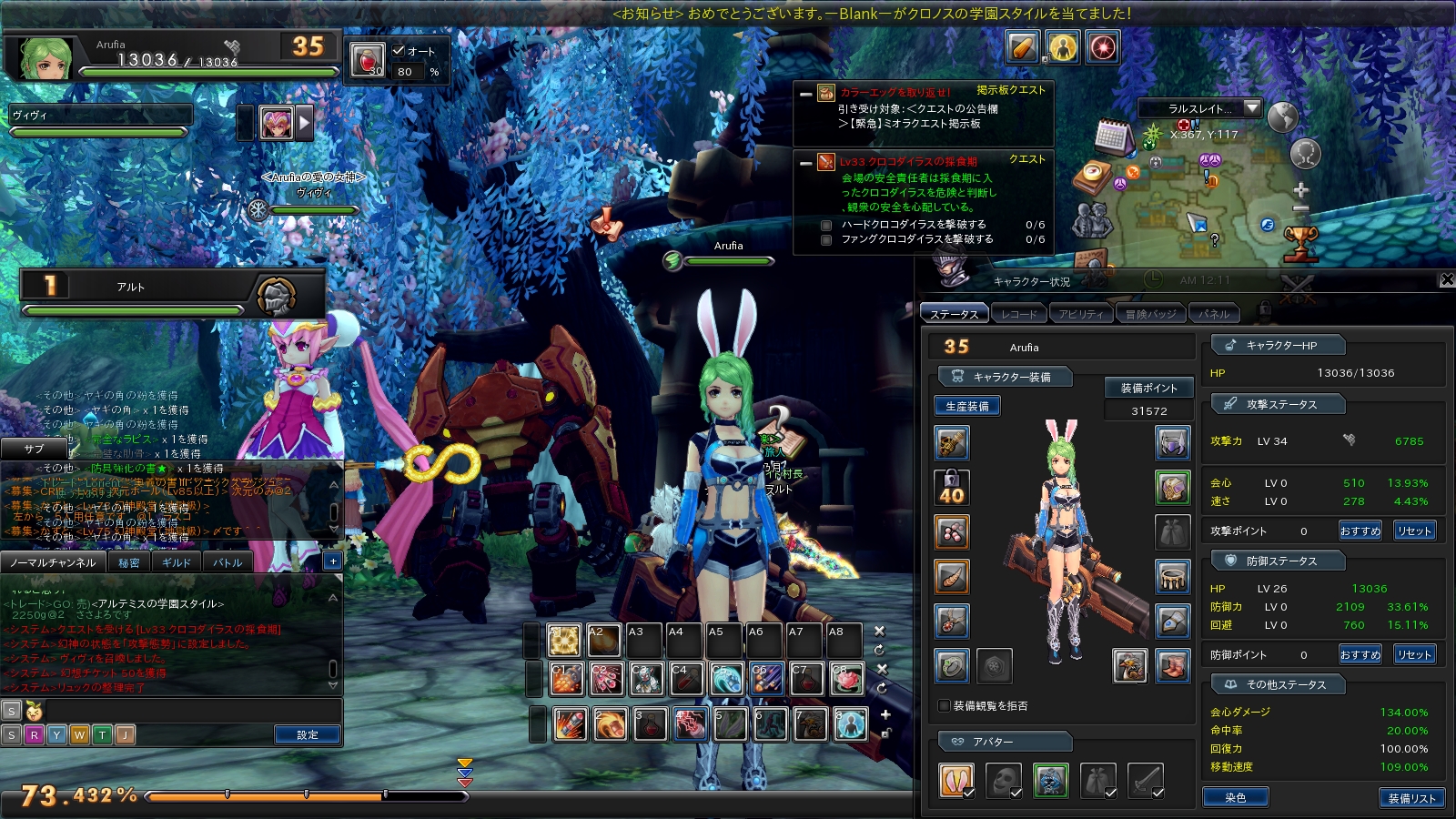Image resolution: width=1456 pixels, height=819 pixels.
Task: Switch to the ギルド chat tab
Action: [x=177, y=562]
